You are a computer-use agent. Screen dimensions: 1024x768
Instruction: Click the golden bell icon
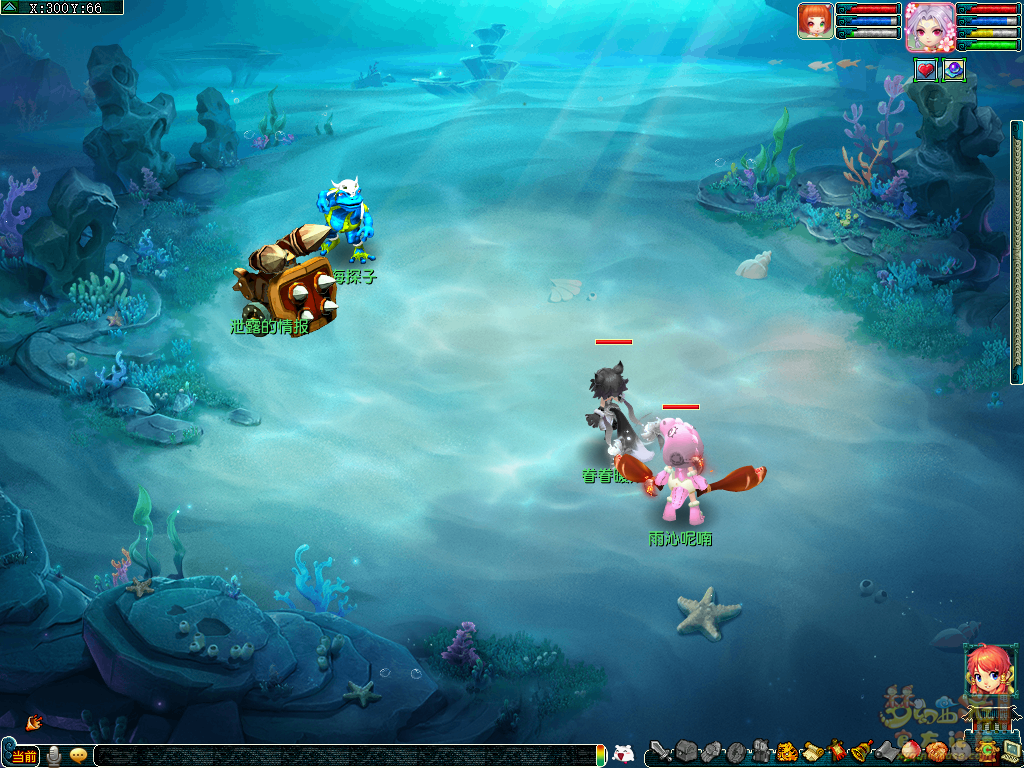tap(862, 751)
